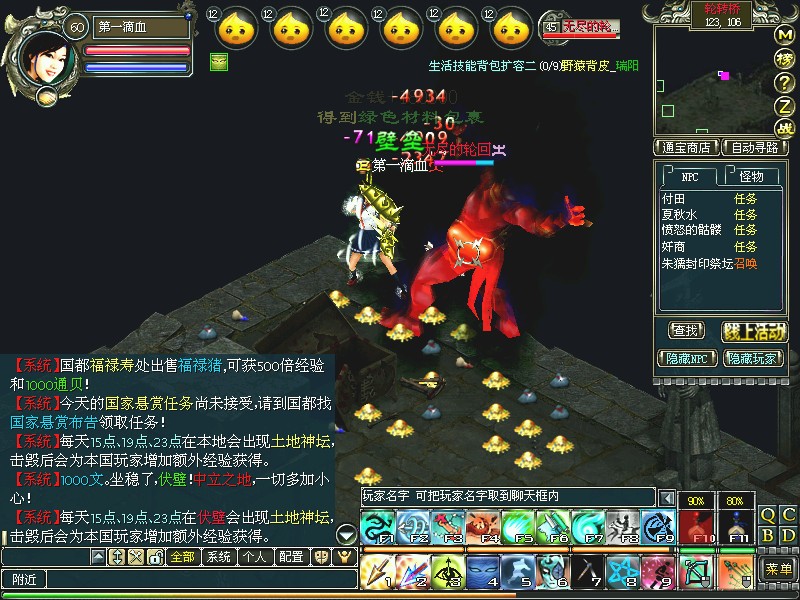The width and height of the screenshot is (800, 600).
Task: Toggle 隐藏玩家 to hide players
Action: (754, 357)
